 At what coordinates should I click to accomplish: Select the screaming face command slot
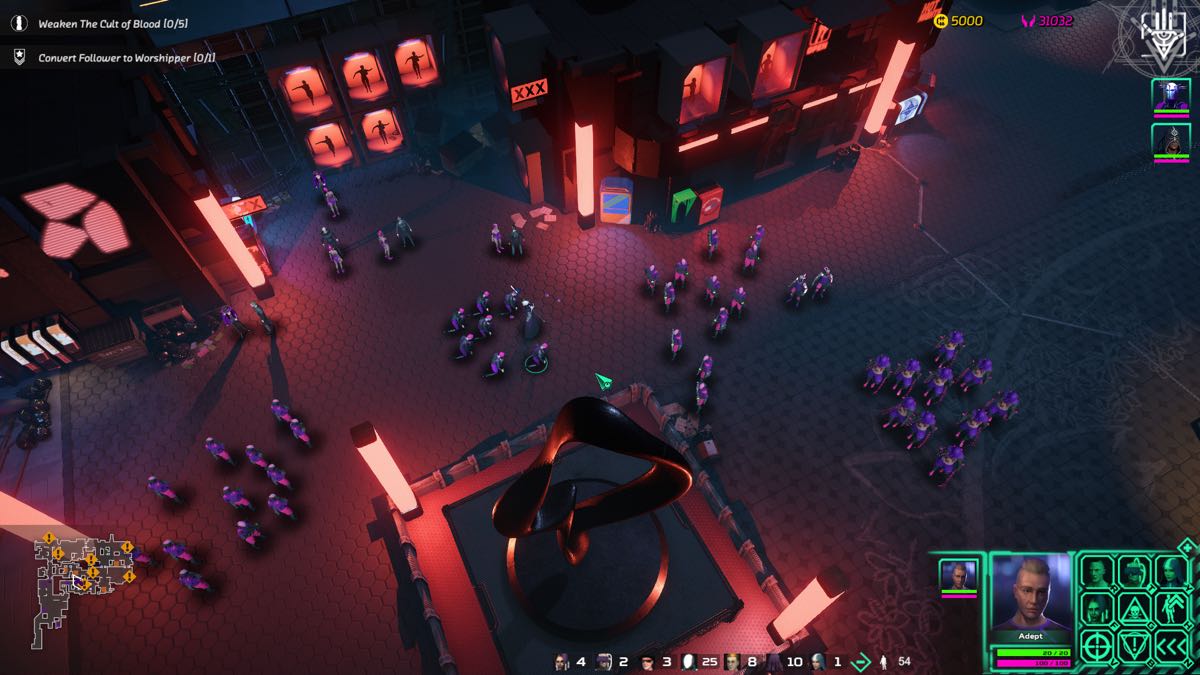click(1097, 608)
